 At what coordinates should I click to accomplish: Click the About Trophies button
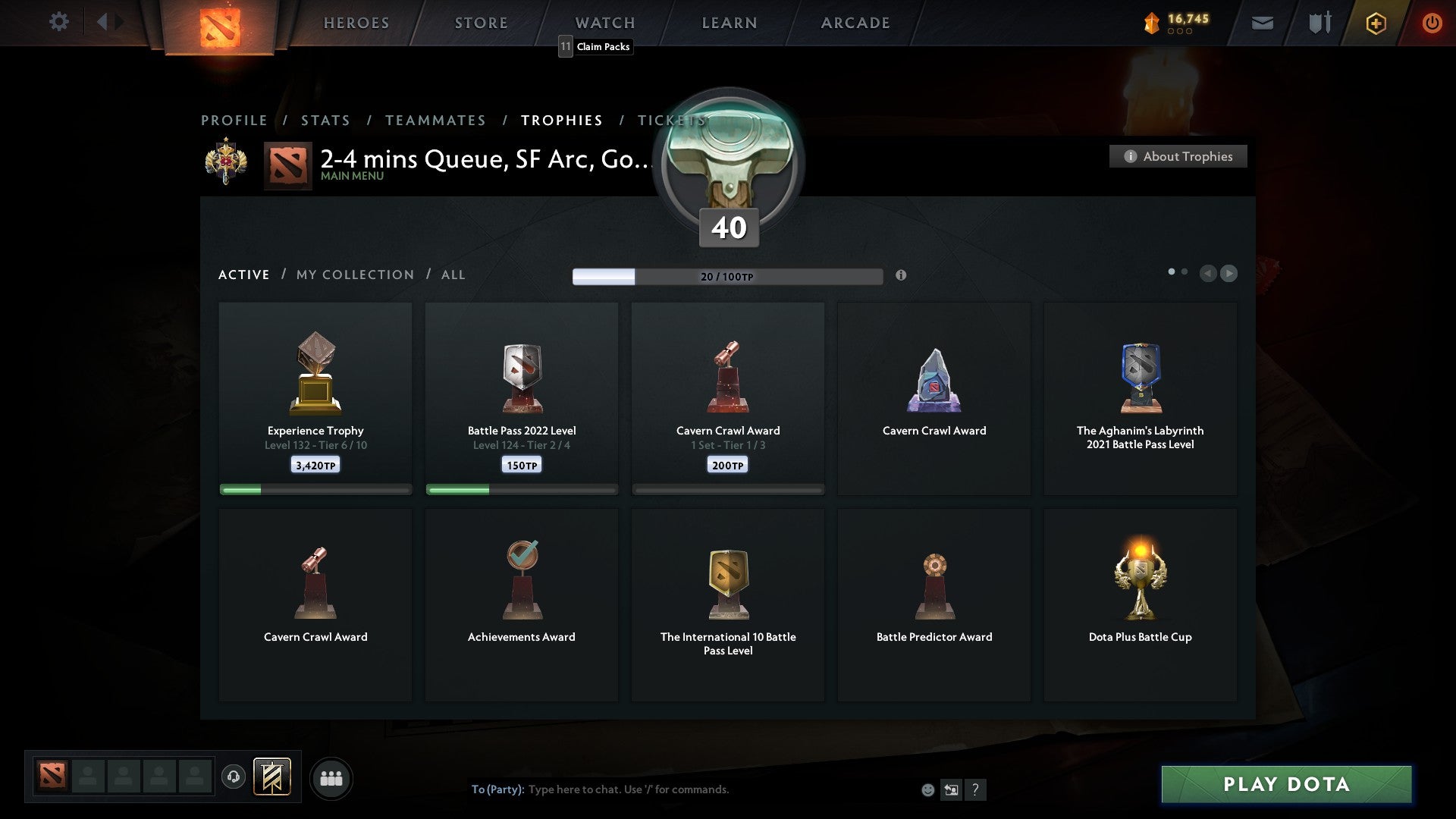click(1178, 156)
